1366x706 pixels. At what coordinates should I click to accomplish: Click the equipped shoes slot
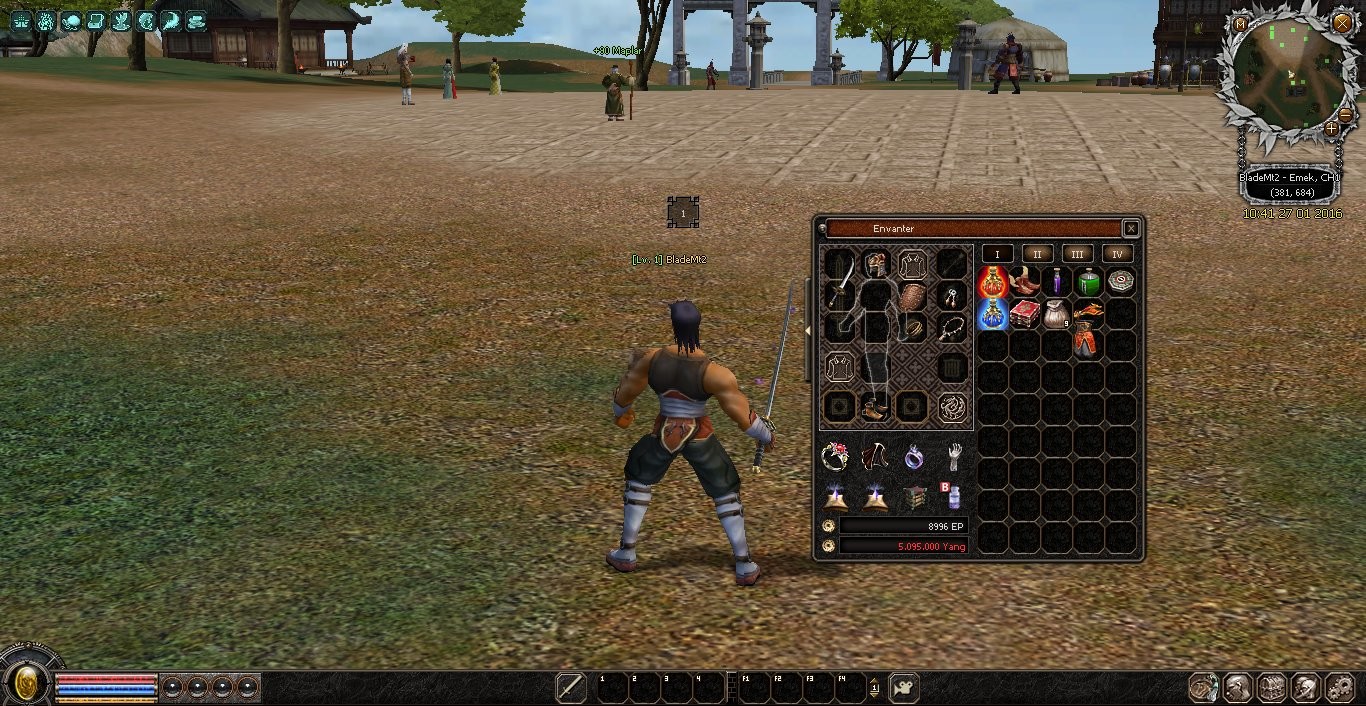[874, 408]
